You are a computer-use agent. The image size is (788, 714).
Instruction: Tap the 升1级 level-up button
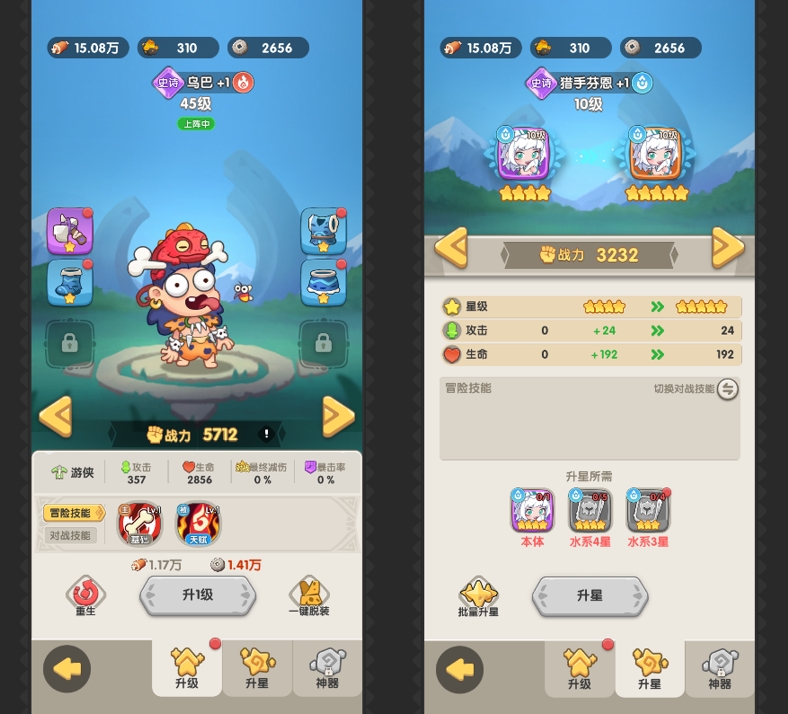tap(197, 595)
